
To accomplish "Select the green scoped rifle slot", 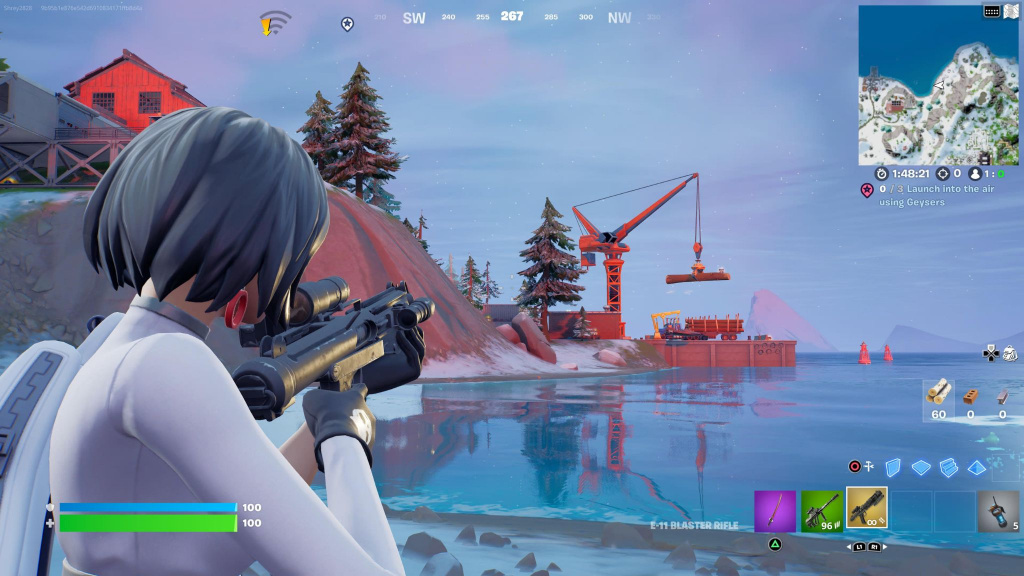I will 821,511.
